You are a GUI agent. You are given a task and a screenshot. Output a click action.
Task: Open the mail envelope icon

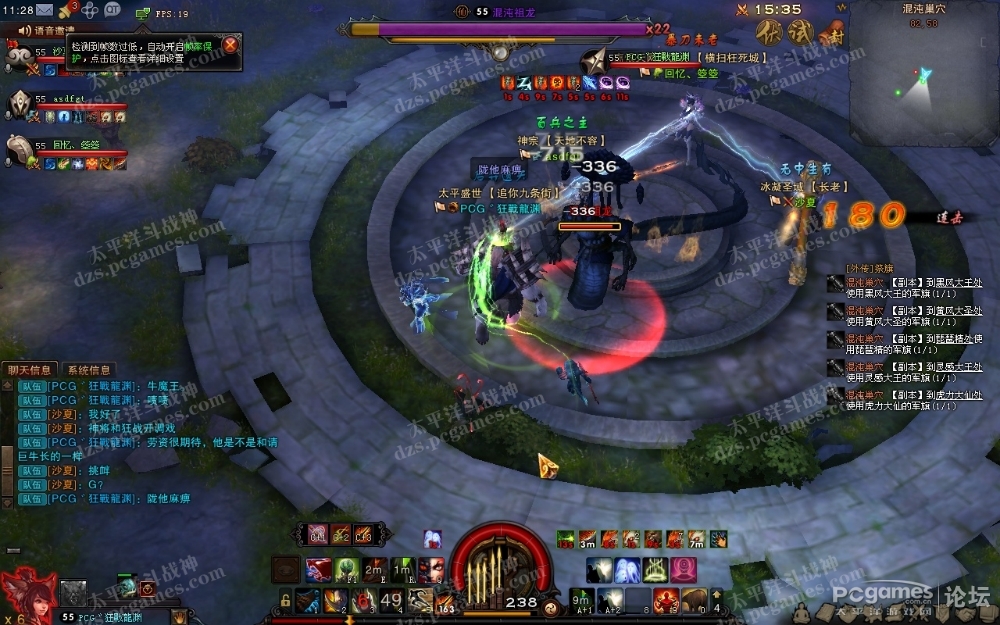tap(44, 10)
